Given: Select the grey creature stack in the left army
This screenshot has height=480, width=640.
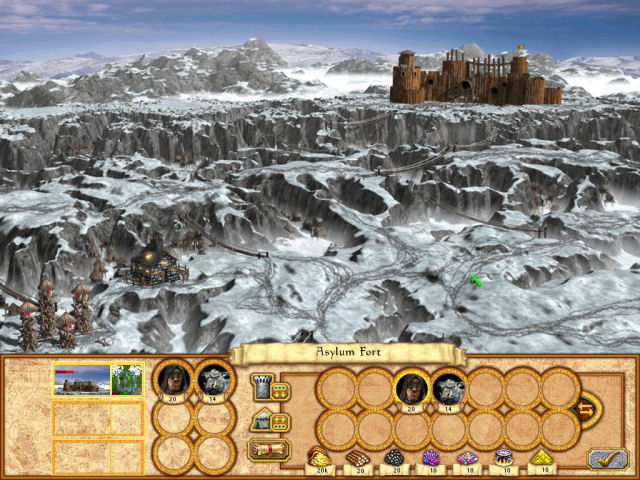Looking at the screenshot, I should pyautogui.click(x=213, y=379).
